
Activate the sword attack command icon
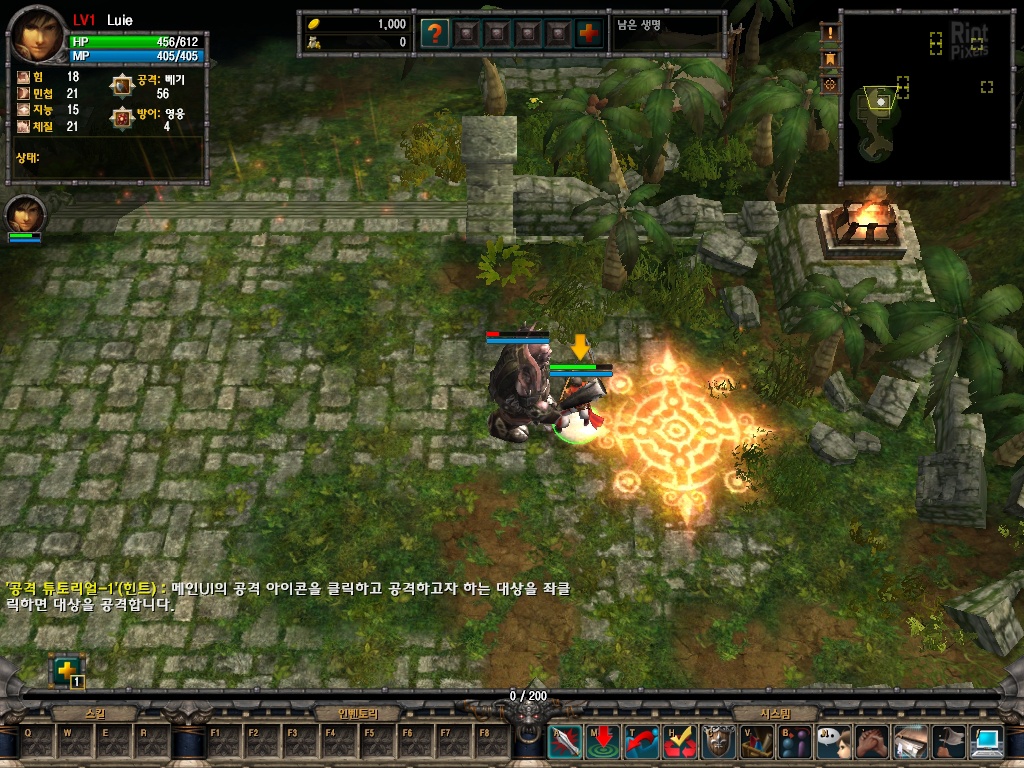564,742
